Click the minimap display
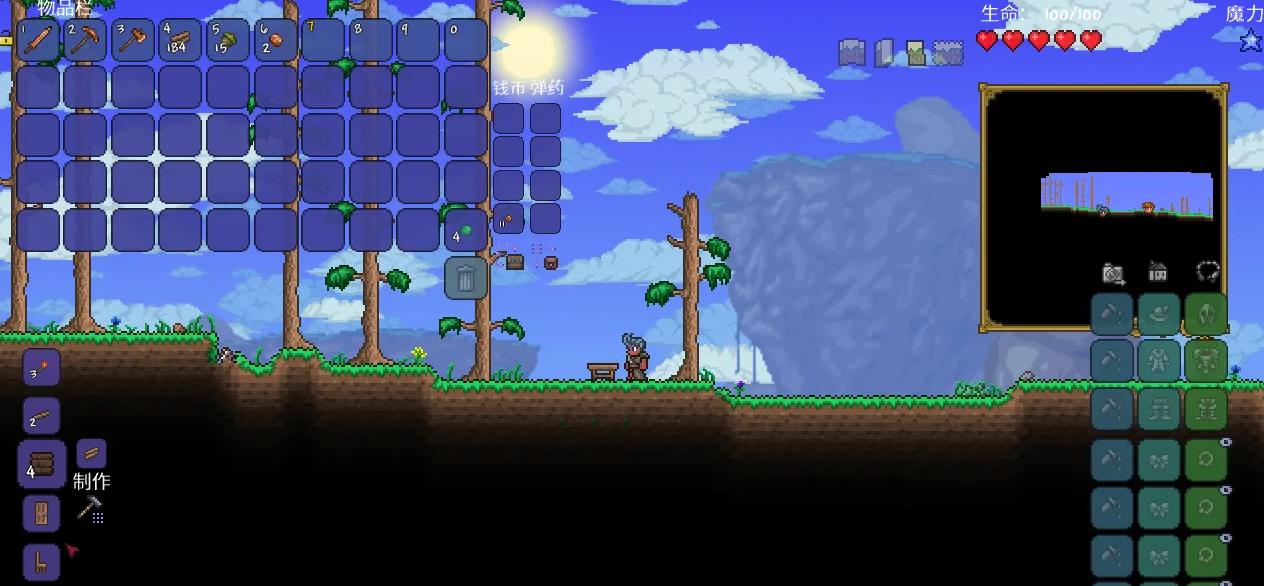 (x=1104, y=207)
